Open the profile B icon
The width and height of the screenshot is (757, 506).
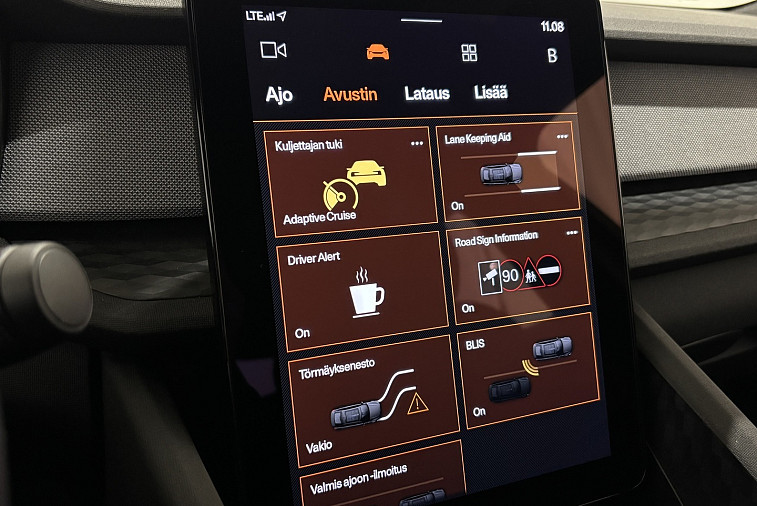click(x=552, y=56)
